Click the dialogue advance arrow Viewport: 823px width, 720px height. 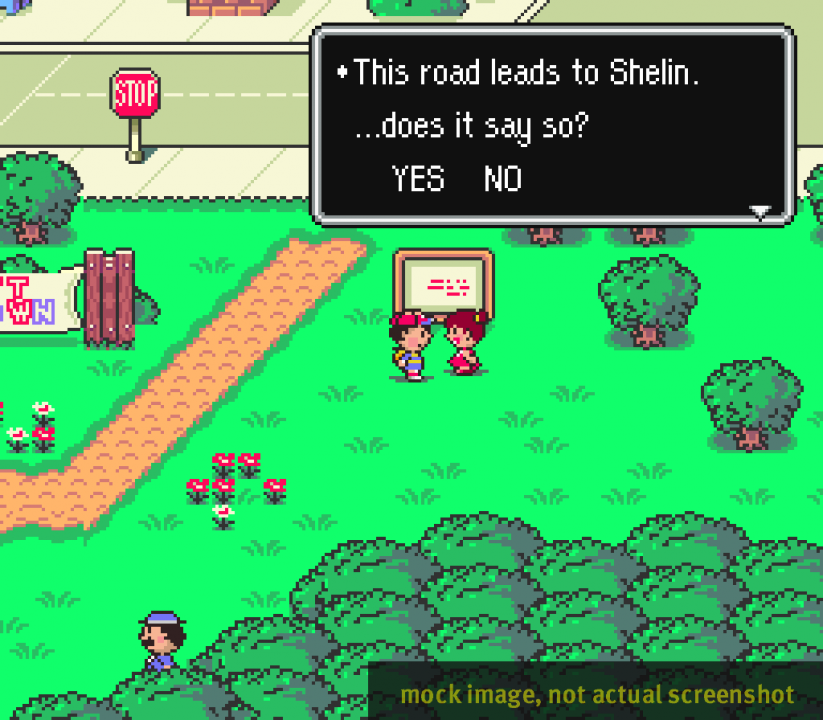click(761, 211)
